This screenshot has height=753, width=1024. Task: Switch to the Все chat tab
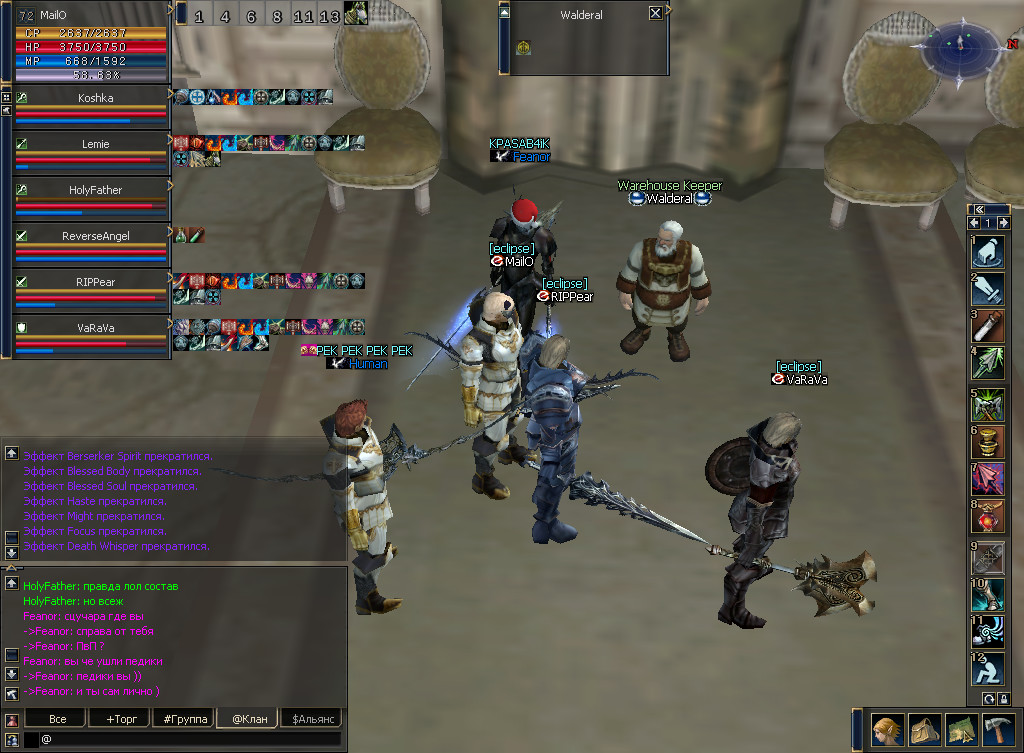coord(57,719)
